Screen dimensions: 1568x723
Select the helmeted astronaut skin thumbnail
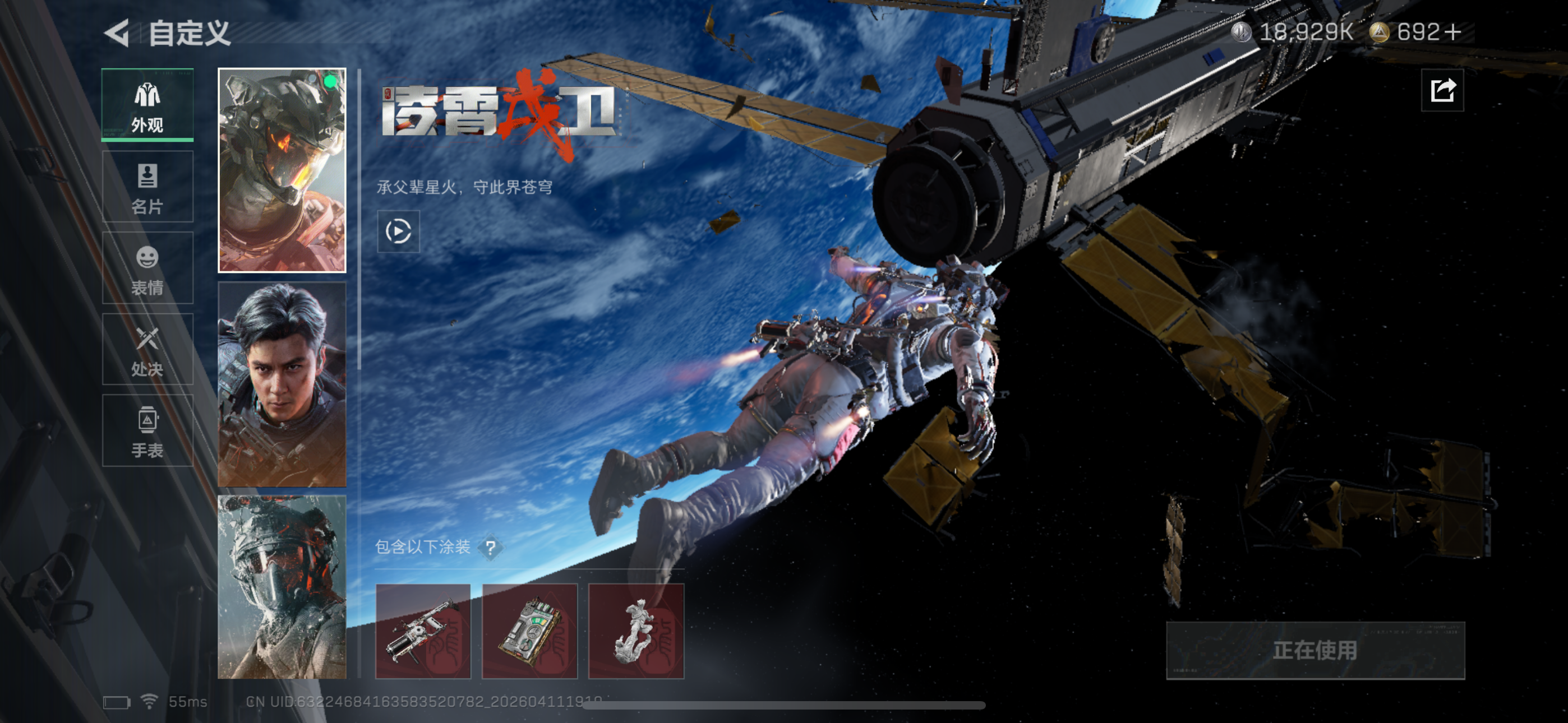tap(282, 170)
